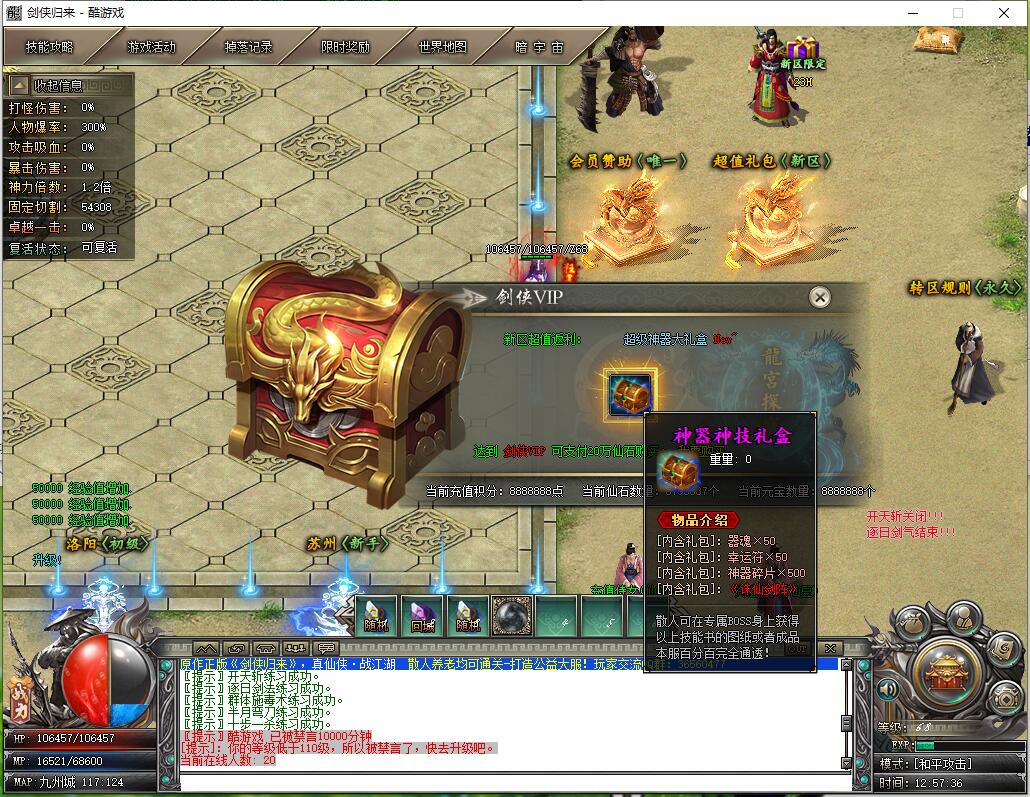Minimize the game window

[911, 13]
